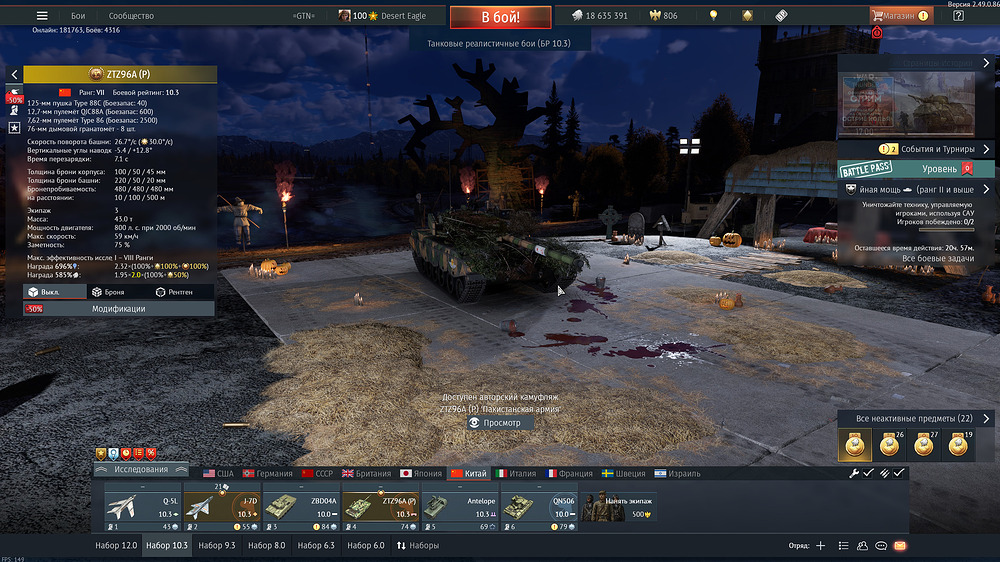1000x562 pixels.
Task: Open the hamburger main menu
Action: coord(42,16)
